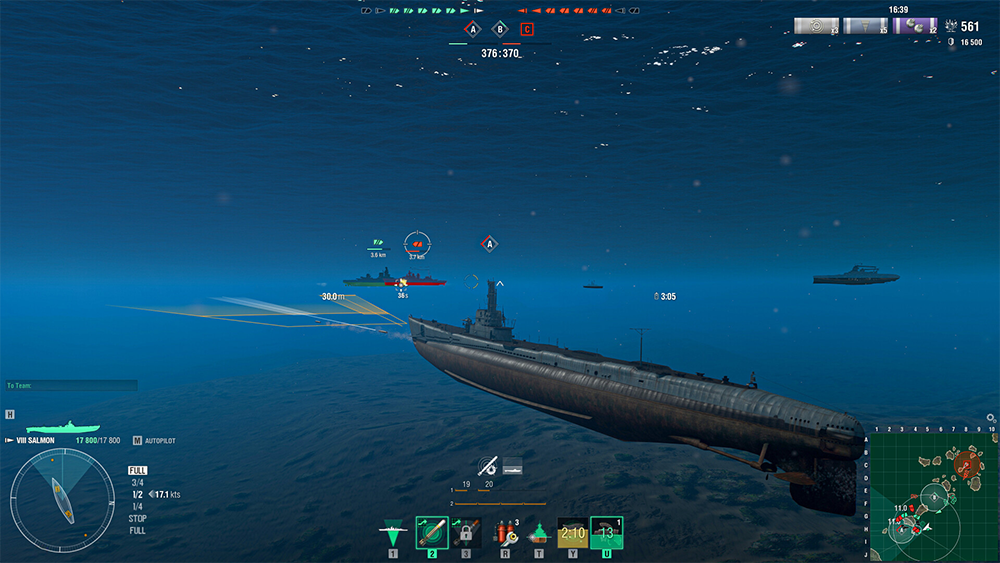1000x563 pixels.
Task: Click the red capture point C indicator
Action: pyautogui.click(x=527, y=29)
